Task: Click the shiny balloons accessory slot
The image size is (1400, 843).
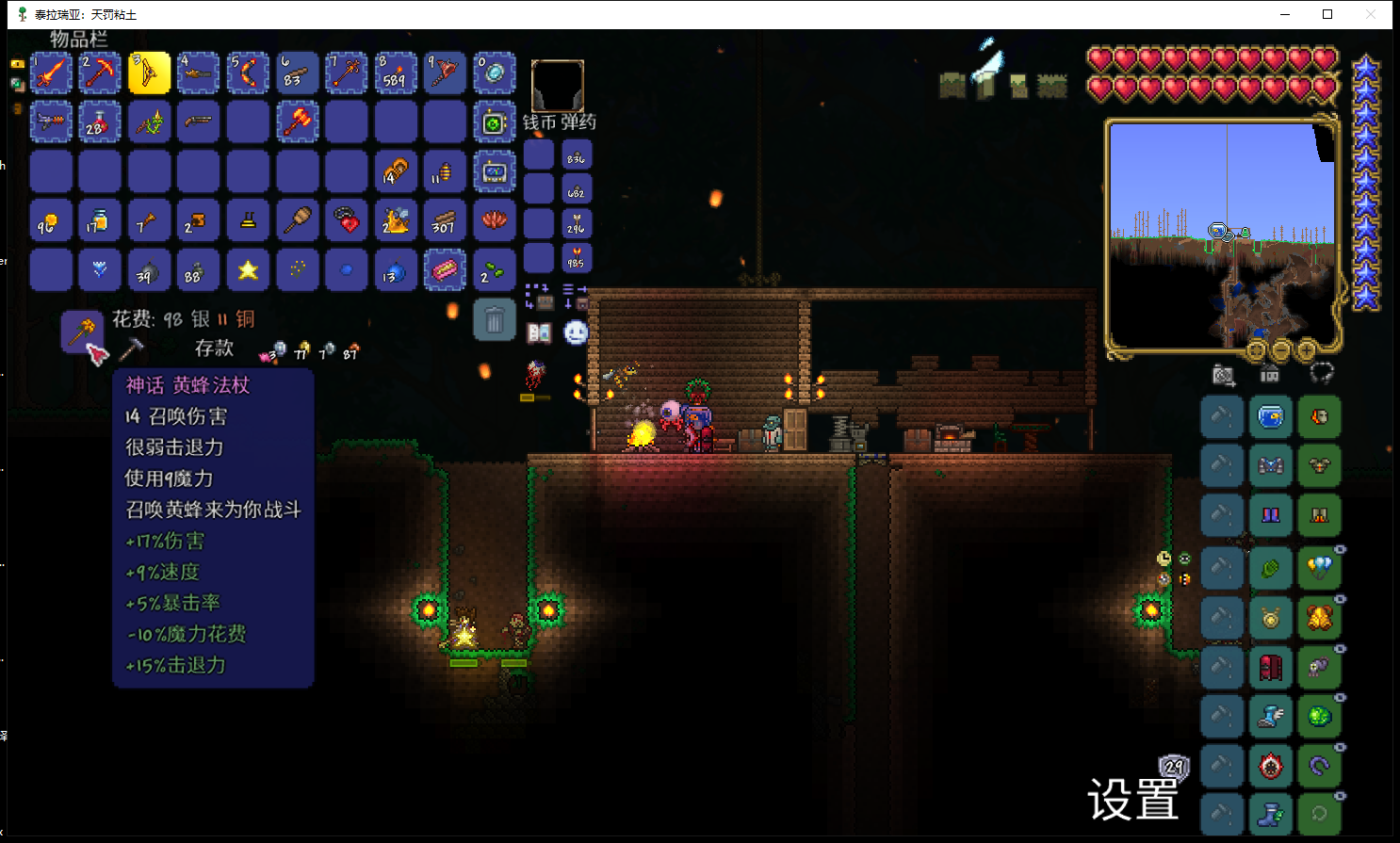Action: pos(1319,568)
